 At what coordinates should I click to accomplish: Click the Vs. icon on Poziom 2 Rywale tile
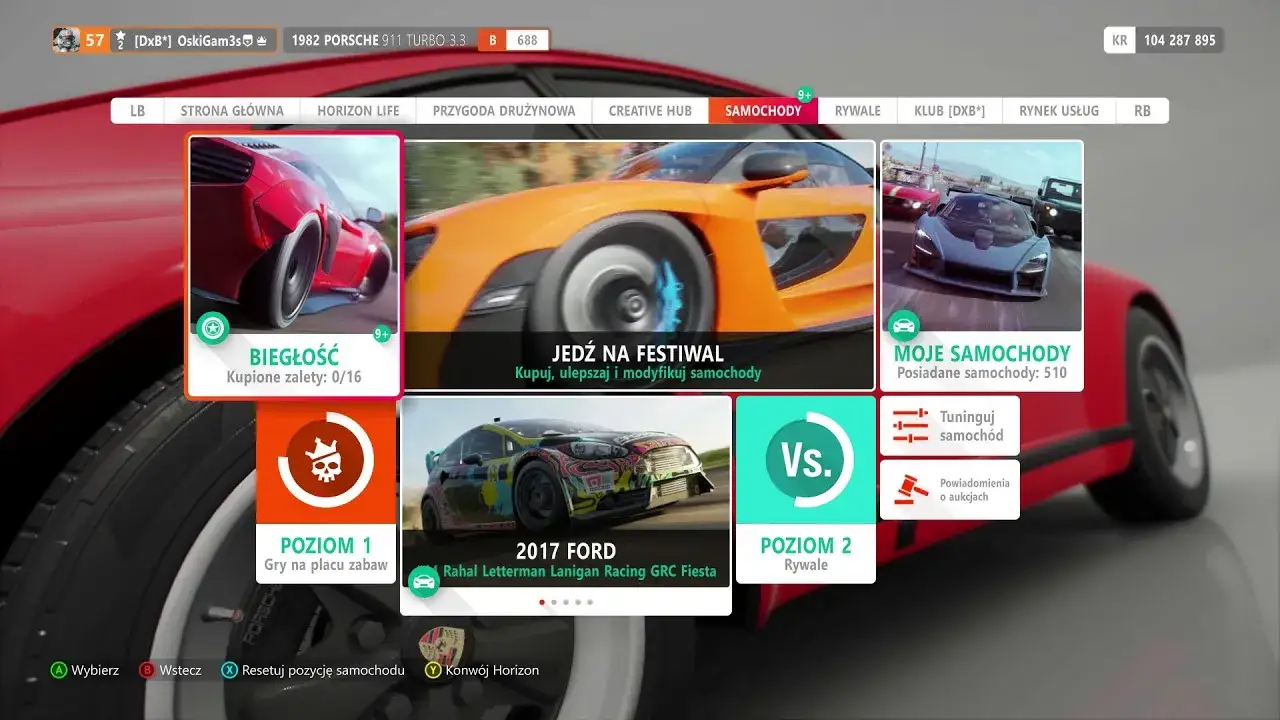(x=806, y=460)
